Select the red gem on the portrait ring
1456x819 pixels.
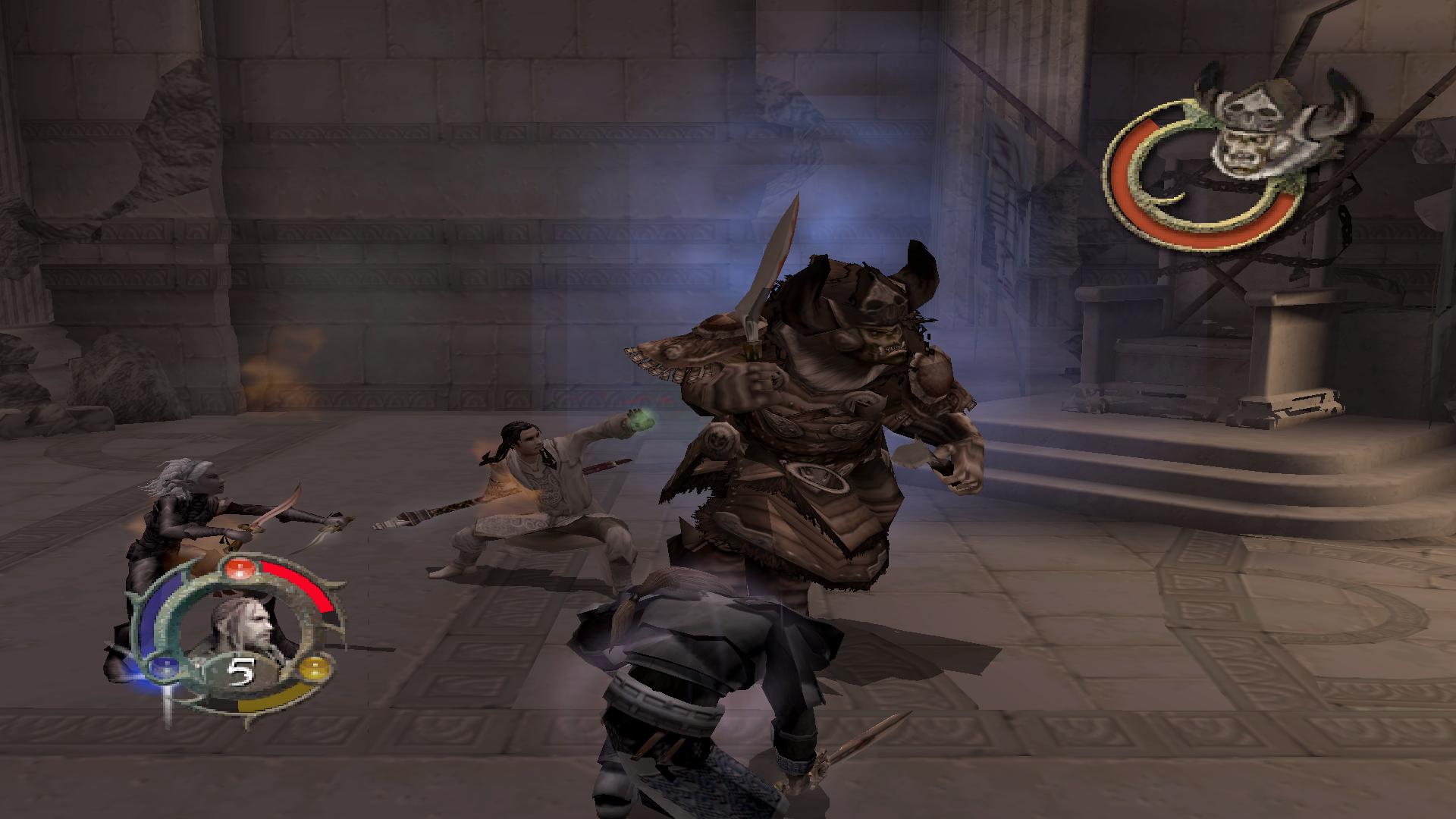tap(240, 569)
